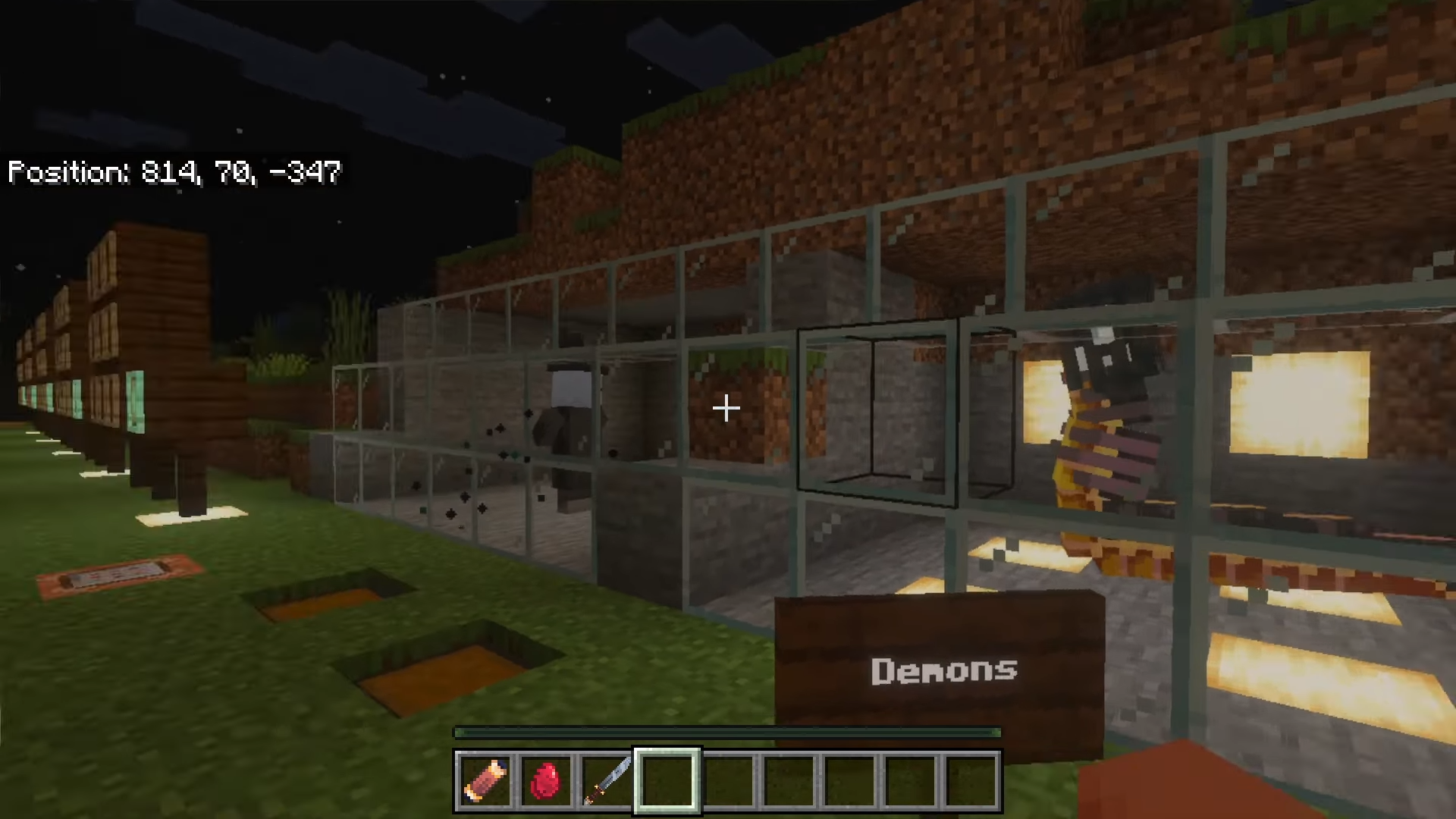Select the red heart item in the hotbar

pos(546,780)
